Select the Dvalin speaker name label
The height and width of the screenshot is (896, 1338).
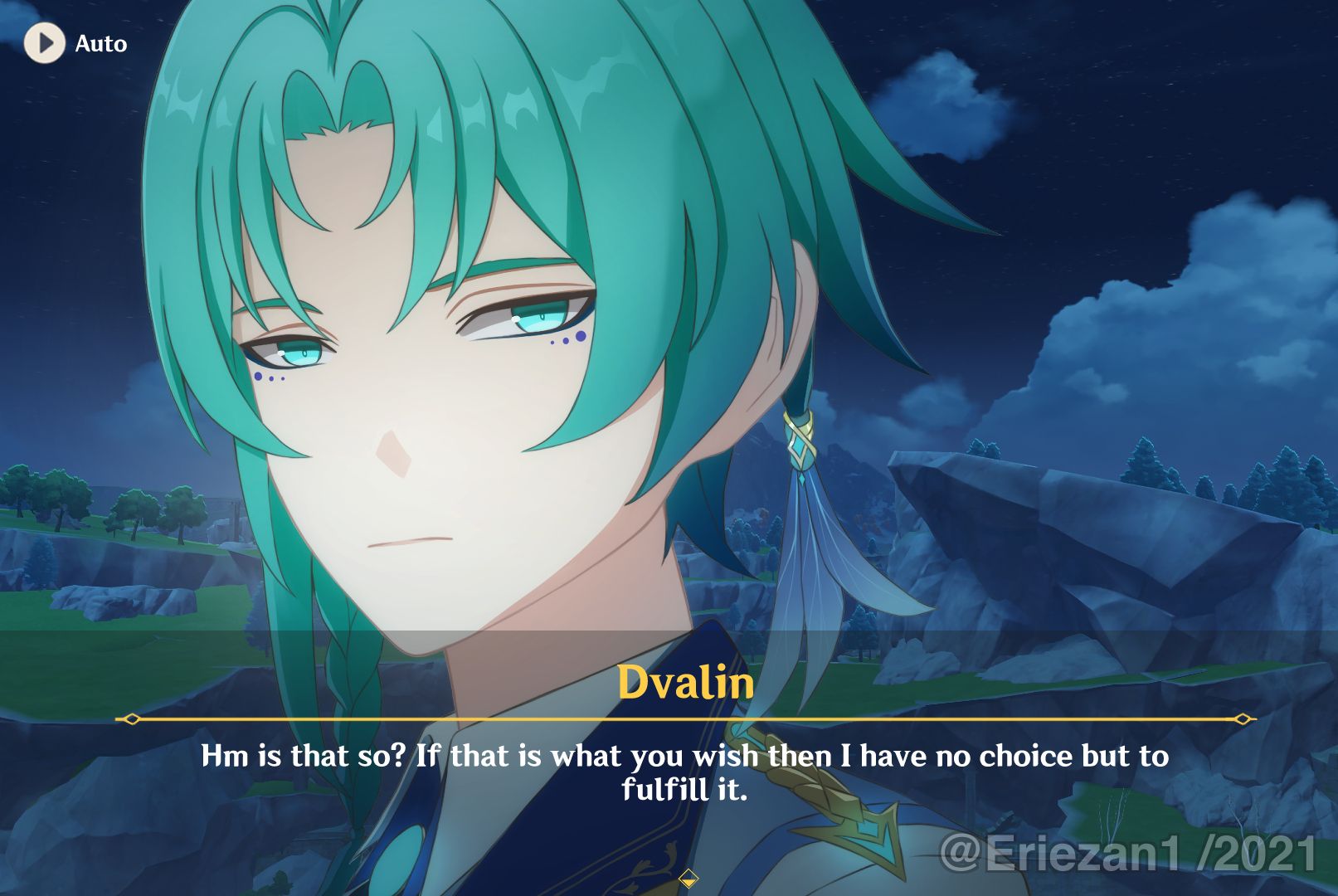(x=685, y=684)
